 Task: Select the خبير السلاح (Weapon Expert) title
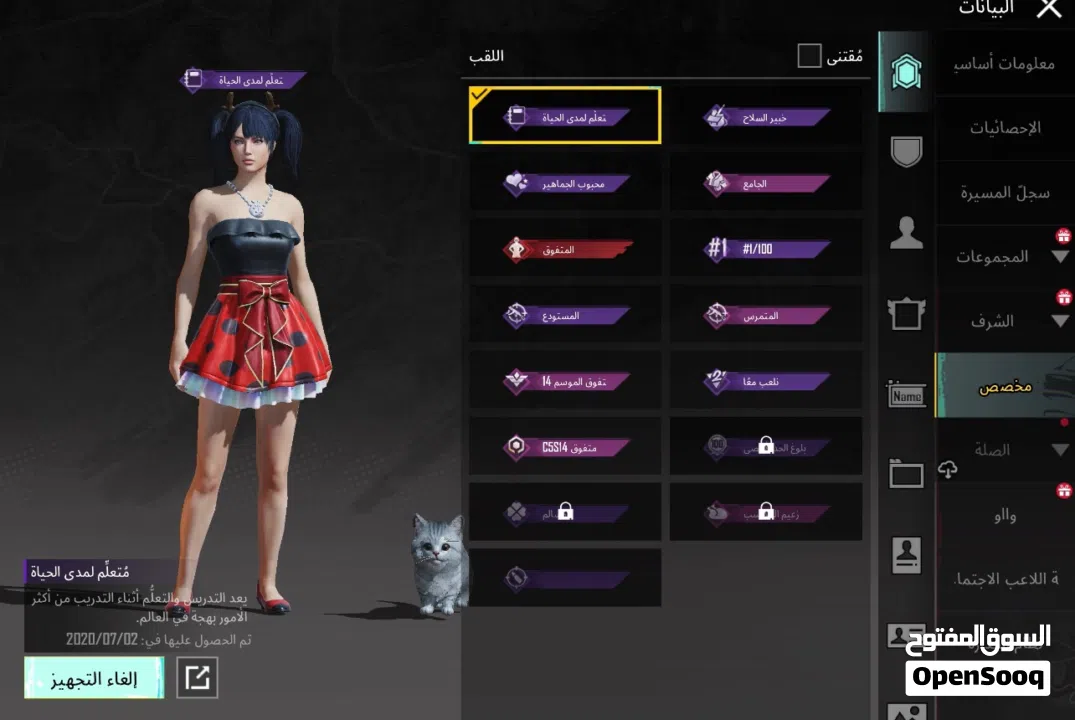[x=766, y=117]
